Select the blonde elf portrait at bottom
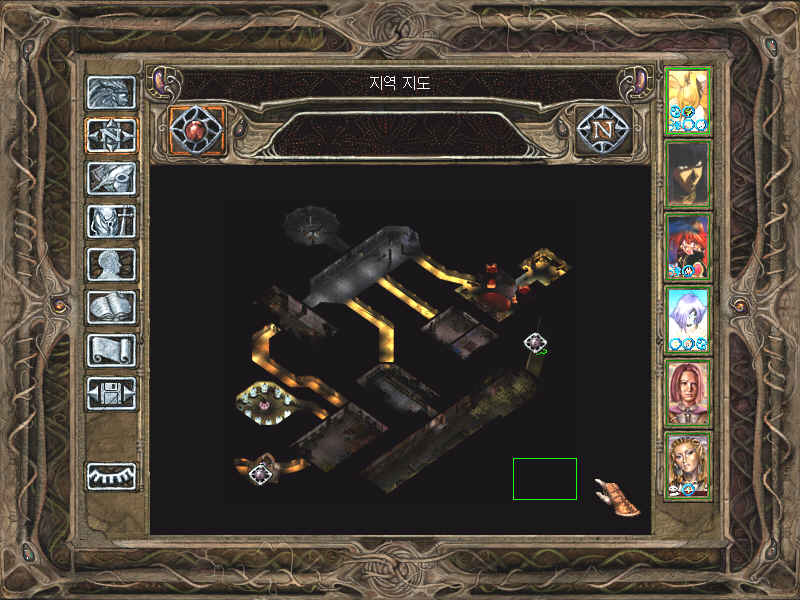Image resolution: width=800 pixels, height=600 pixels. click(x=688, y=466)
